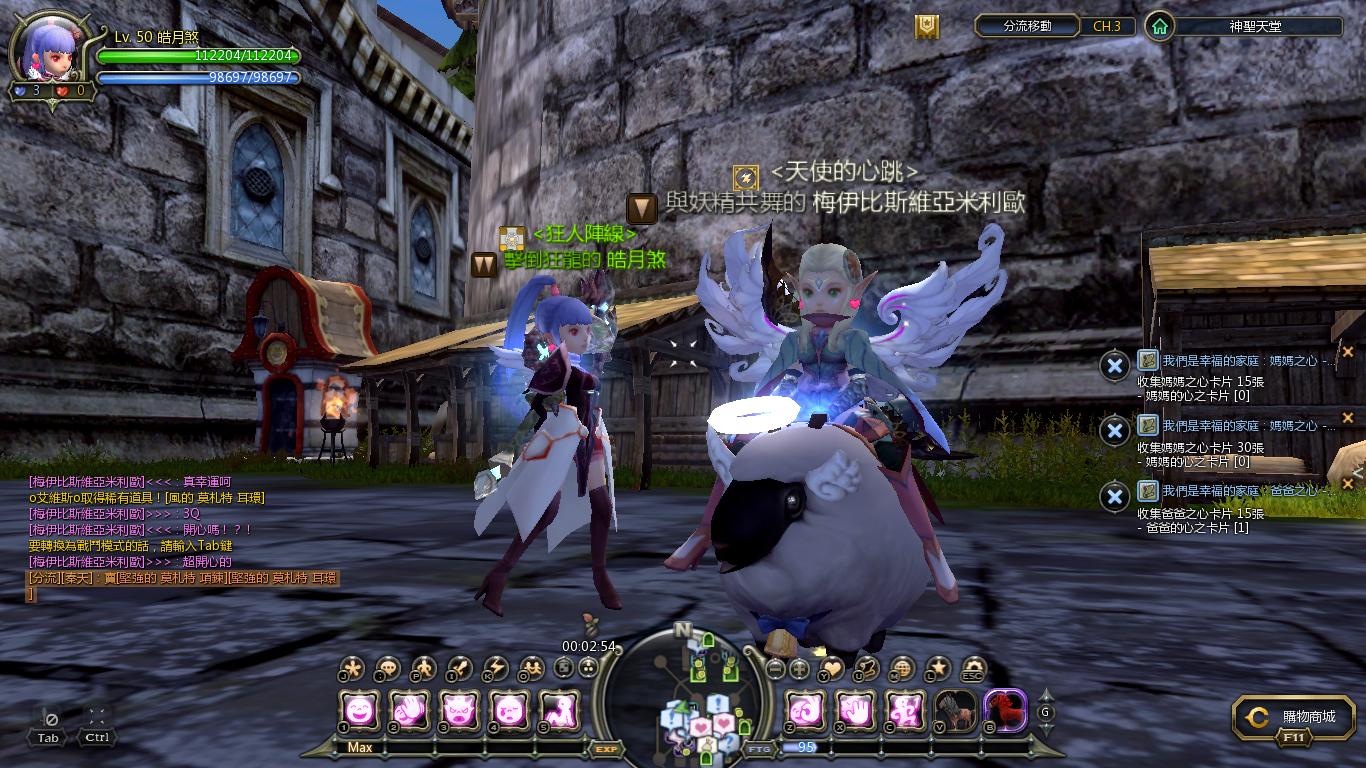The width and height of the screenshot is (1366, 768).
Task: Open the heart icon menu labeled Y
Action: [831, 669]
